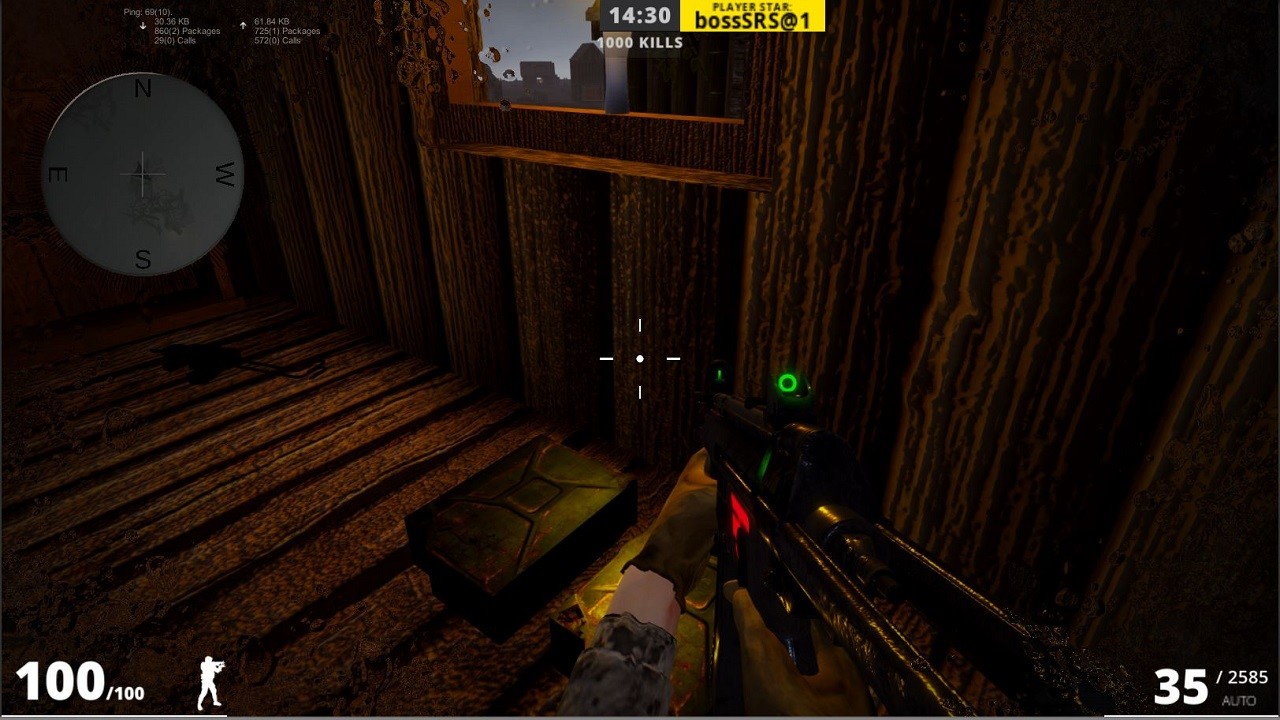This screenshot has height=720, width=1280.
Task: Click the crosshair center dot
Action: pos(639,357)
